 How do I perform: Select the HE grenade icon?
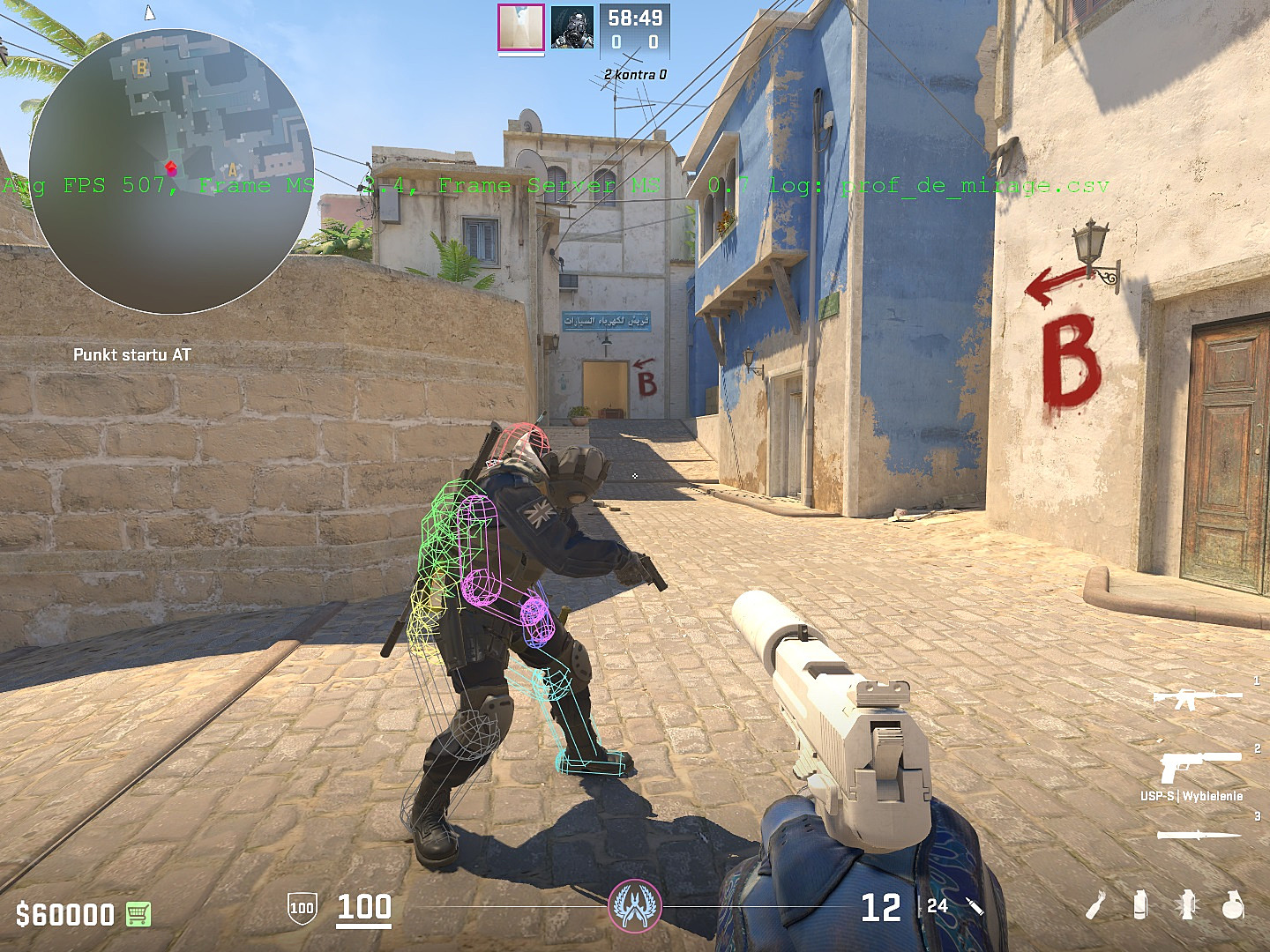point(1233,905)
